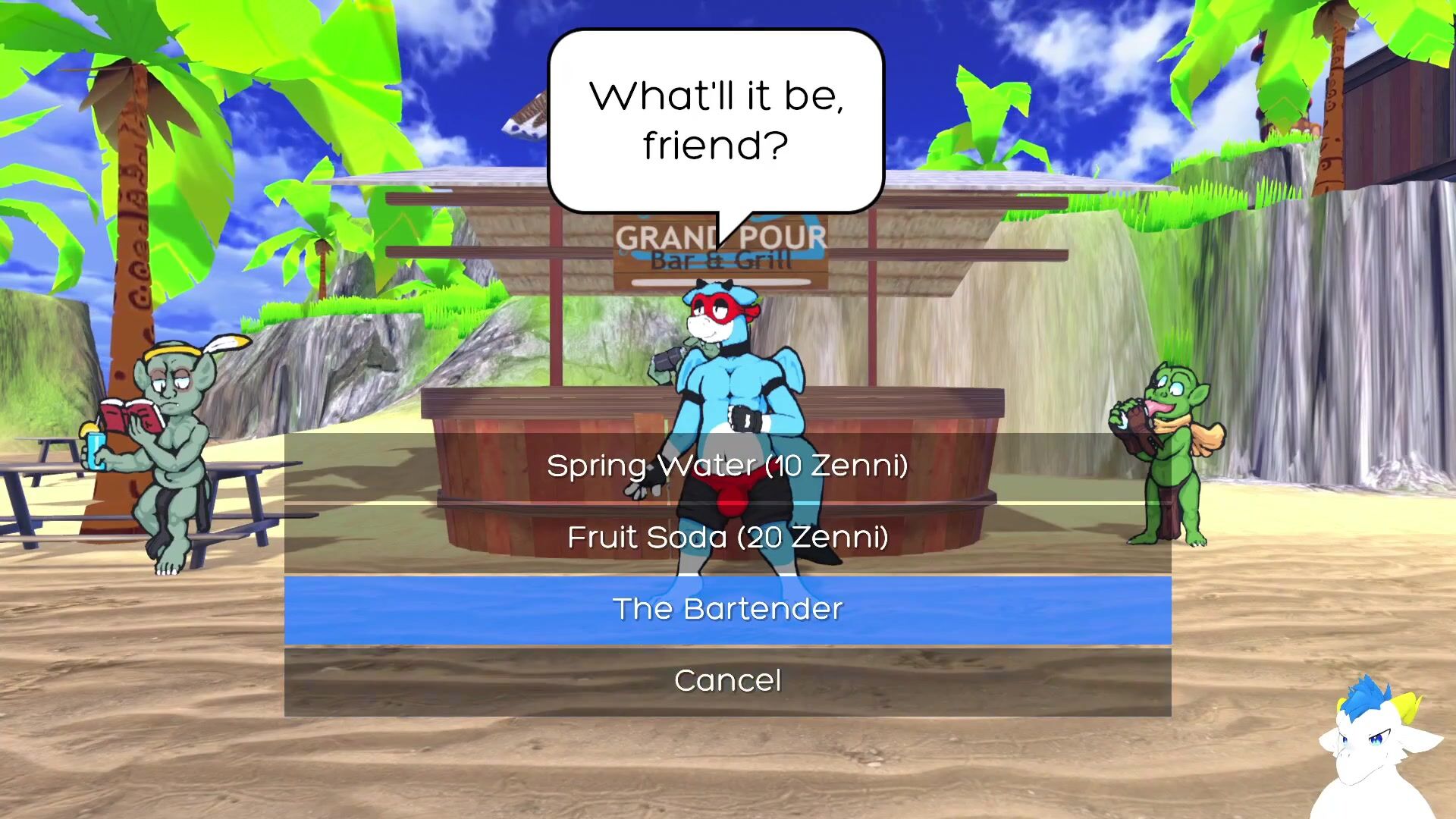Screen dimensions: 1456x819
Task: Cancel the drink order menu
Action: pyautogui.click(x=727, y=681)
